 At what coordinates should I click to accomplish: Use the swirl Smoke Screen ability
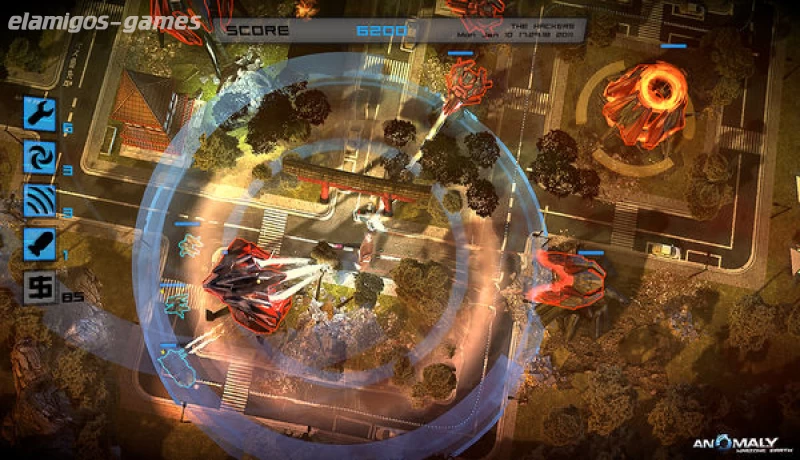click(x=40, y=156)
